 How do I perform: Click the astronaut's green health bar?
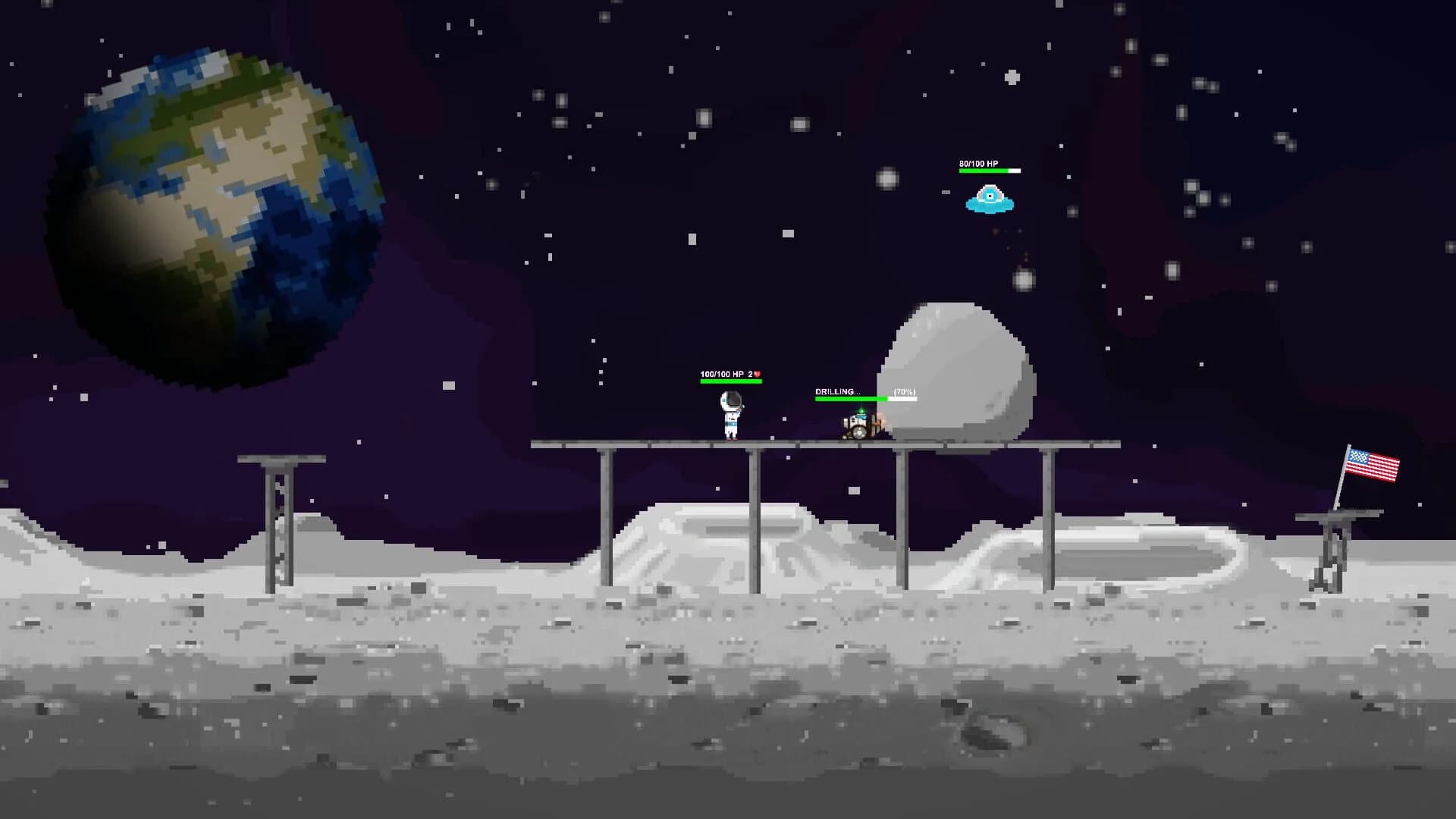[x=730, y=381]
